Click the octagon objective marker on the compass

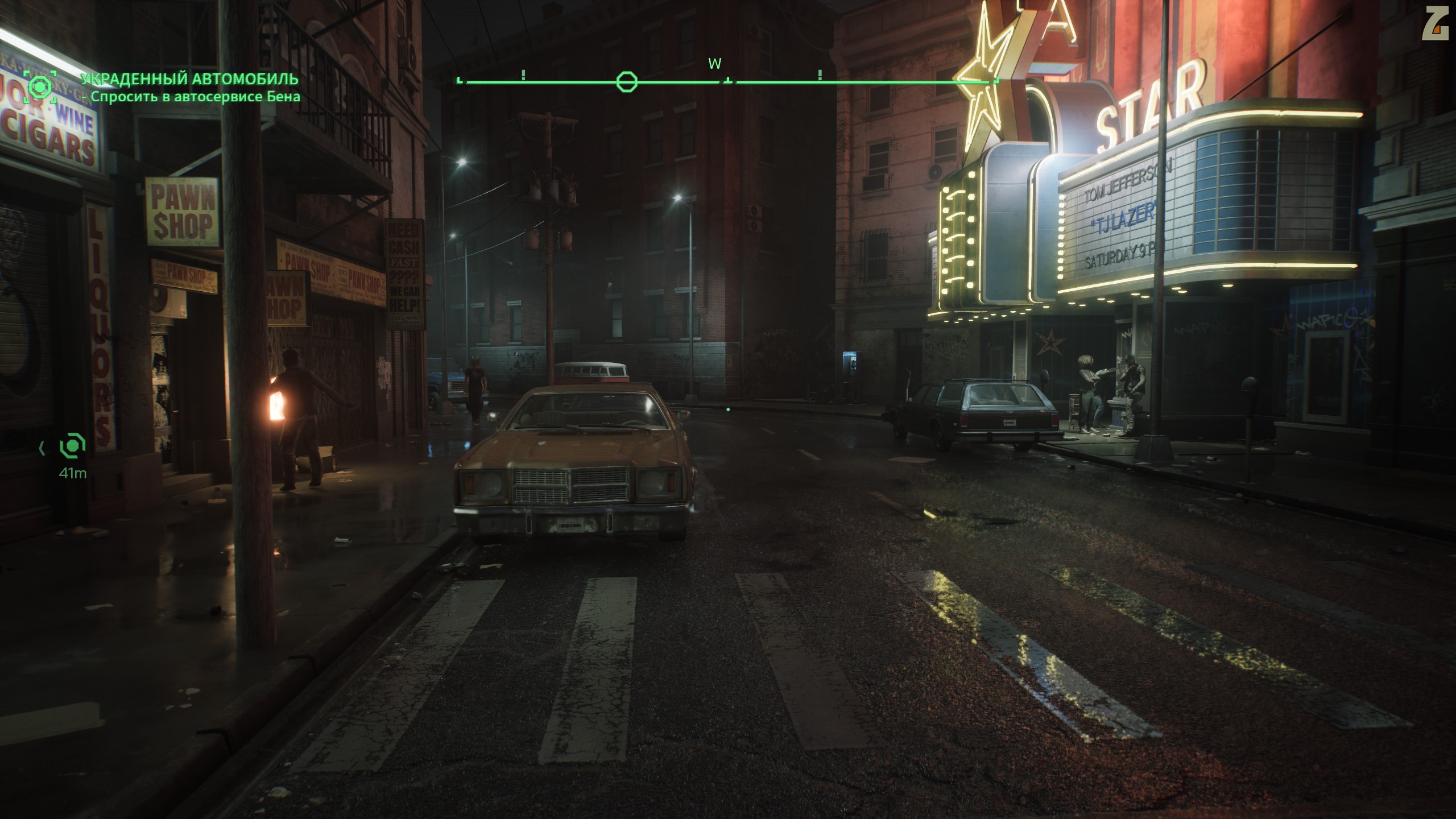626,82
